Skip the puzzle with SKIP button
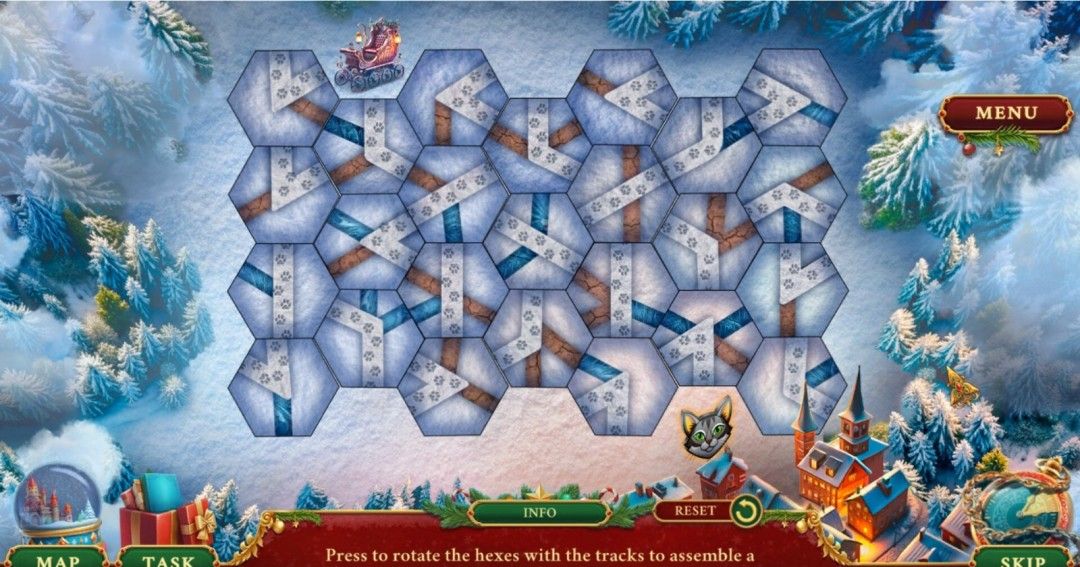This screenshot has width=1080, height=567. click(x=1020, y=558)
